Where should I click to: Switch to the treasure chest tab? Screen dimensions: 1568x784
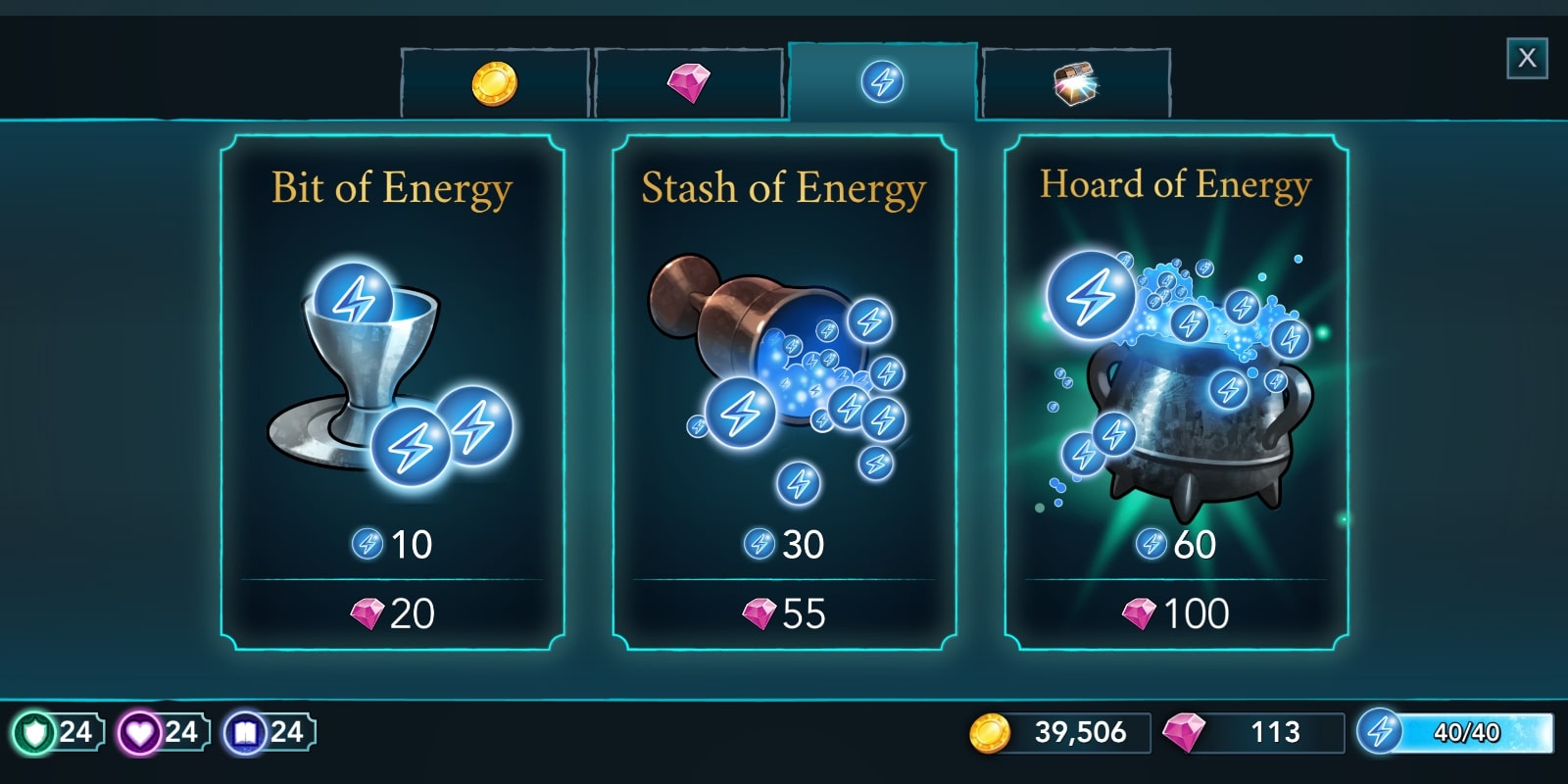(x=1075, y=84)
